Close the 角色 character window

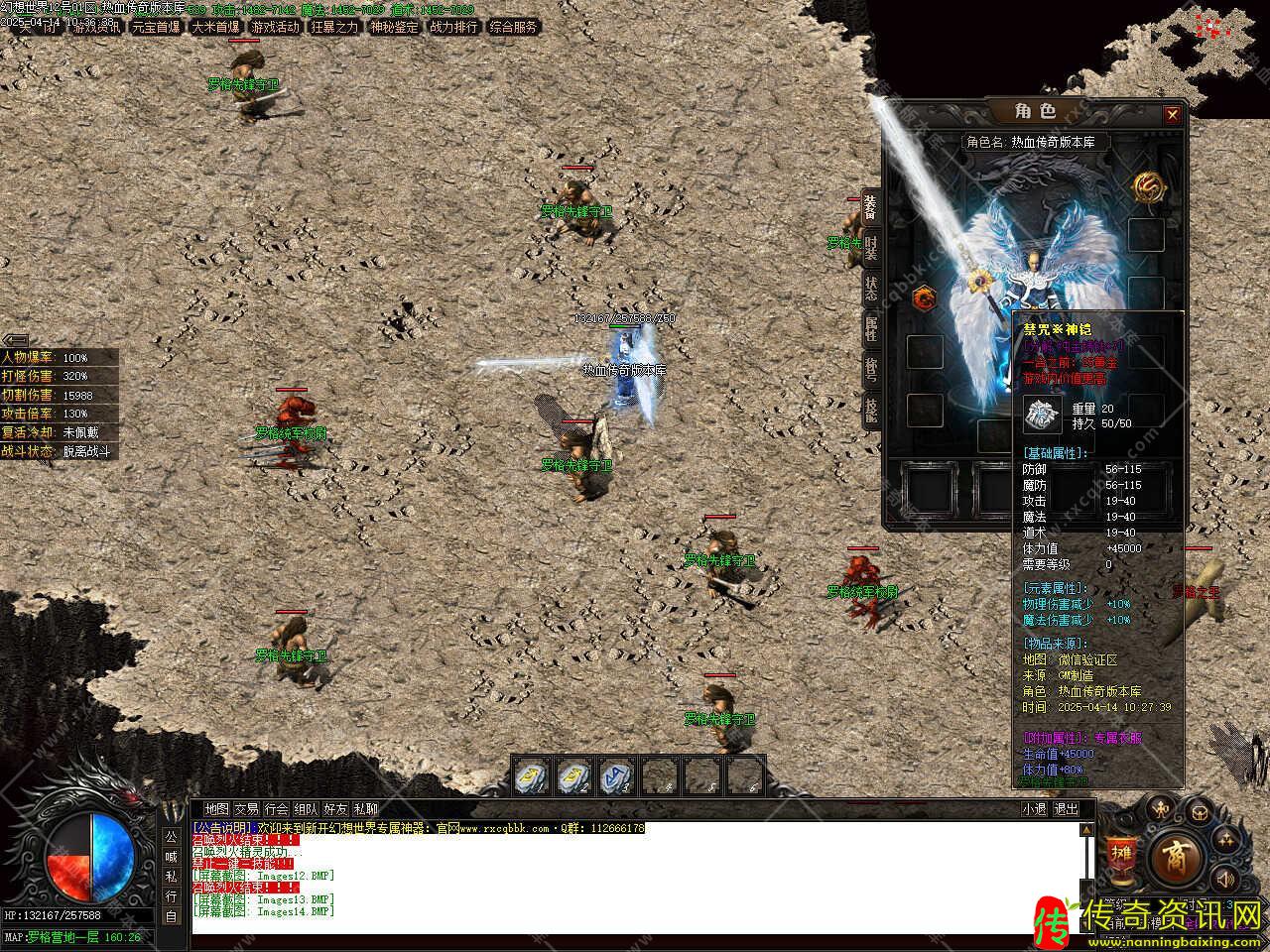pos(1172,115)
